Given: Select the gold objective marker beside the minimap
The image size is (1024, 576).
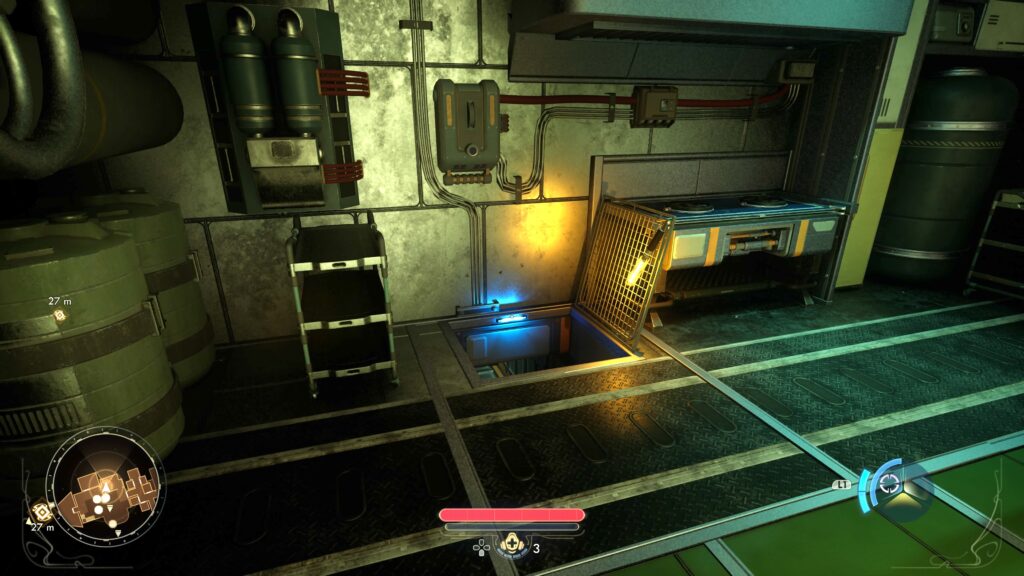Looking at the screenshot, I should coord(42,510).
